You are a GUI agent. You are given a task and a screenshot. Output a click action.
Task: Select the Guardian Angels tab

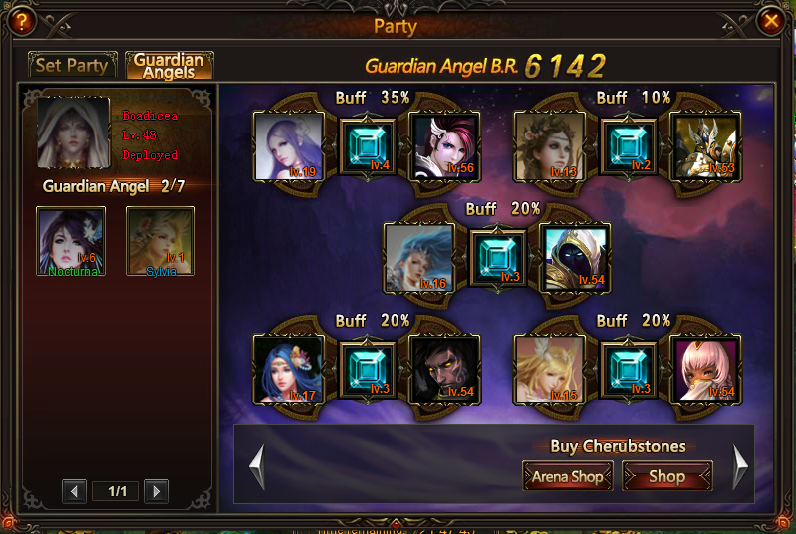click(169, 66)
